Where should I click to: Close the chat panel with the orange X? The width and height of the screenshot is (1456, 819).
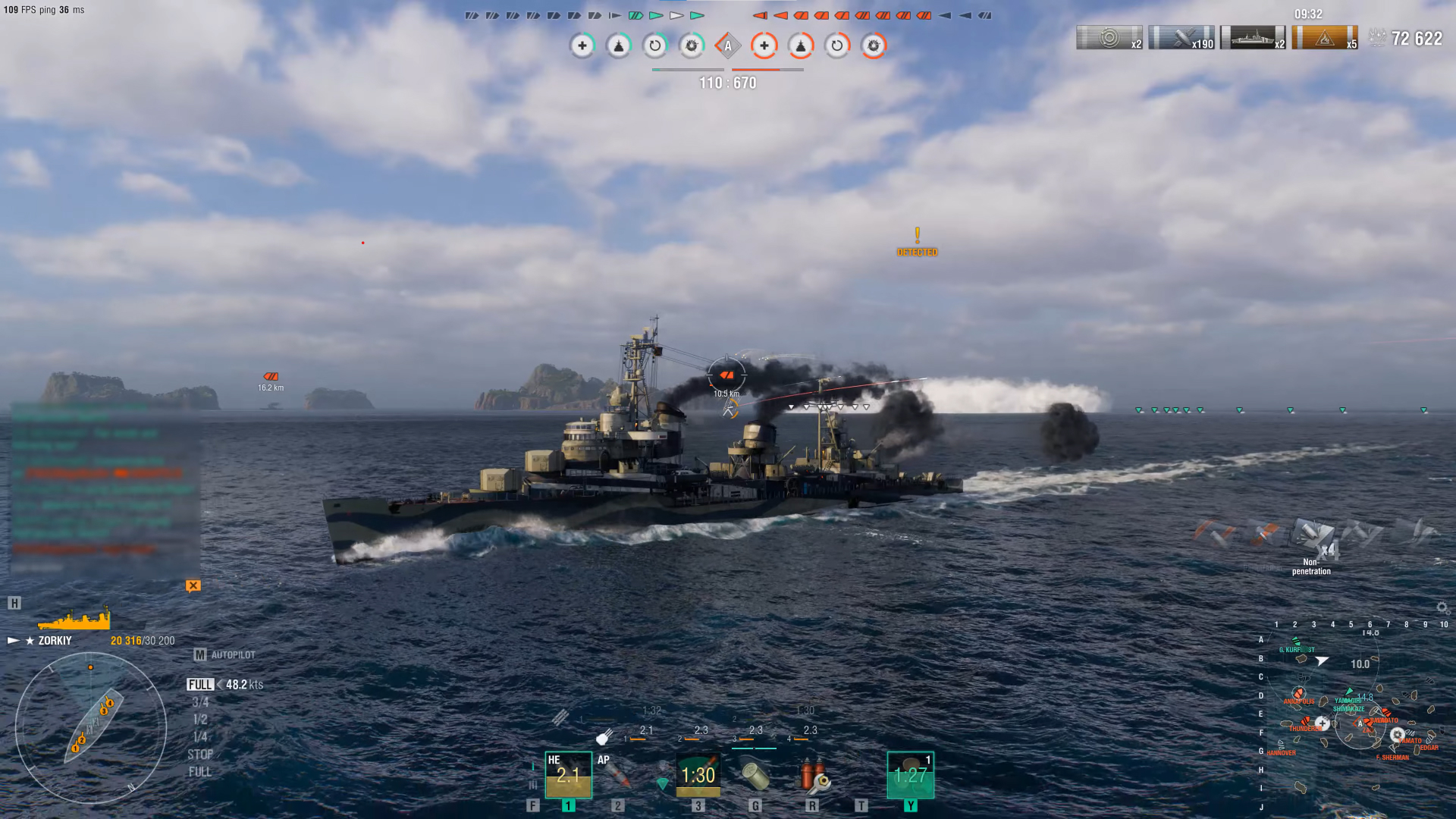point(193,585)
